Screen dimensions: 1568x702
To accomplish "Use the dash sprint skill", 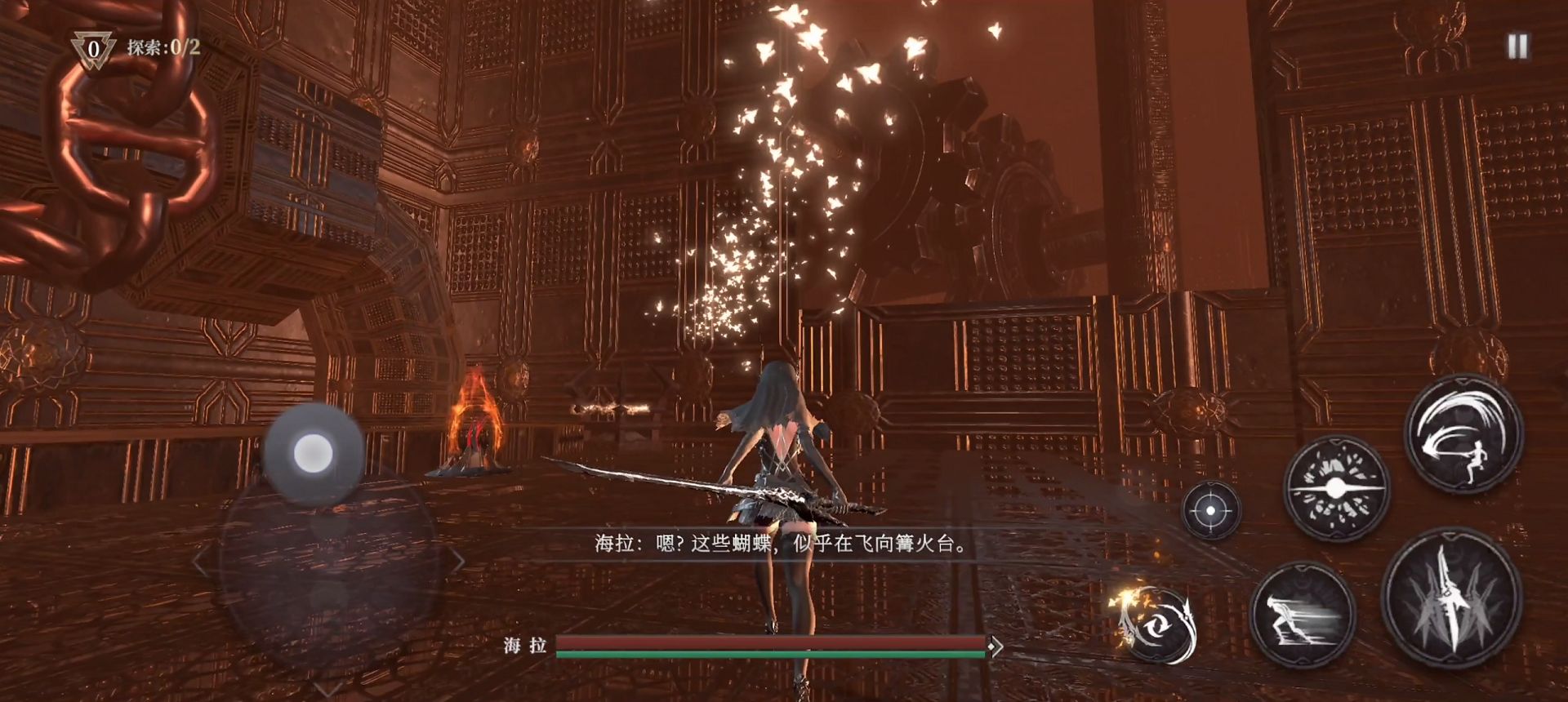I will coord(1302,614).
